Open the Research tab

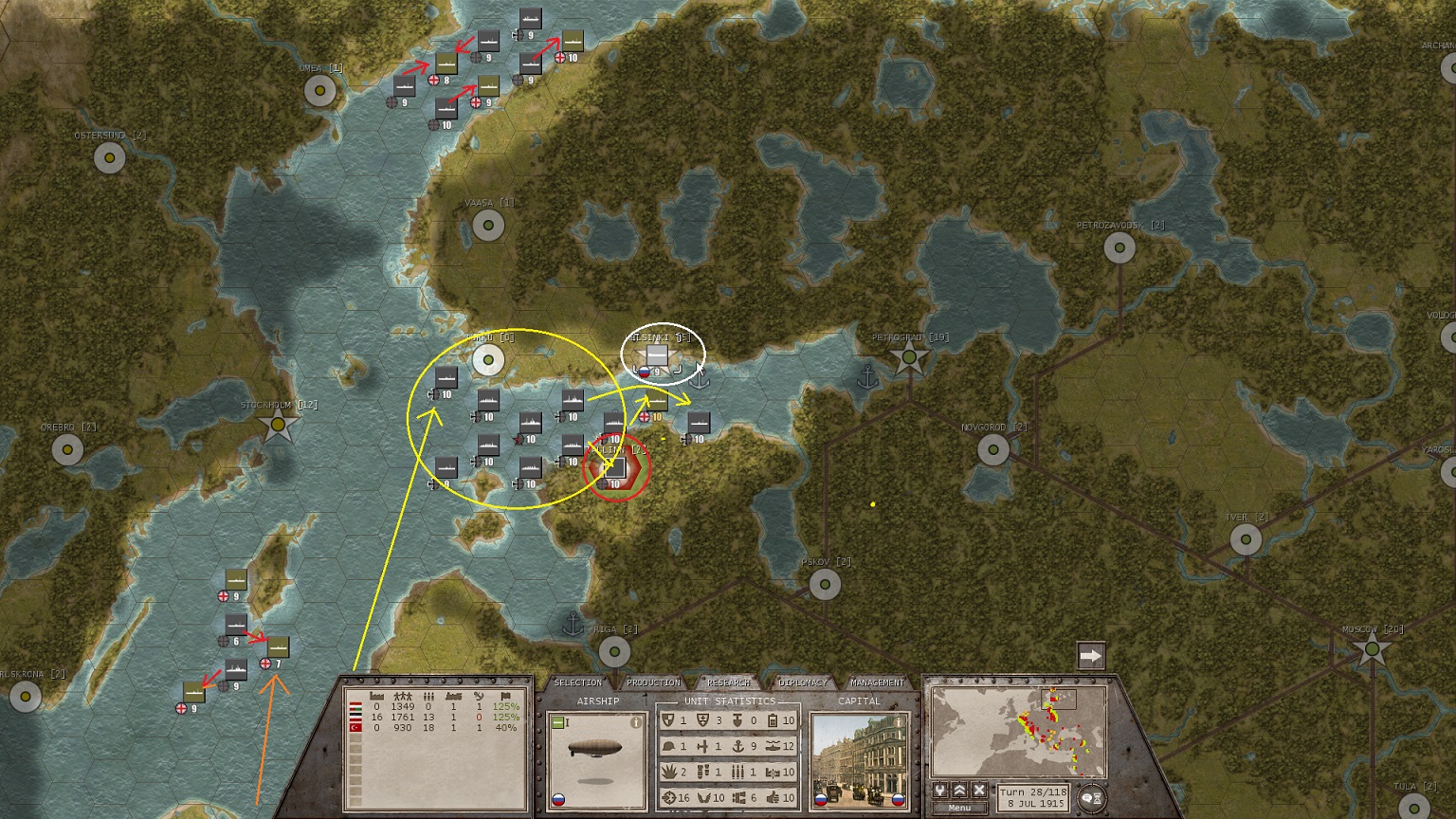728,682
